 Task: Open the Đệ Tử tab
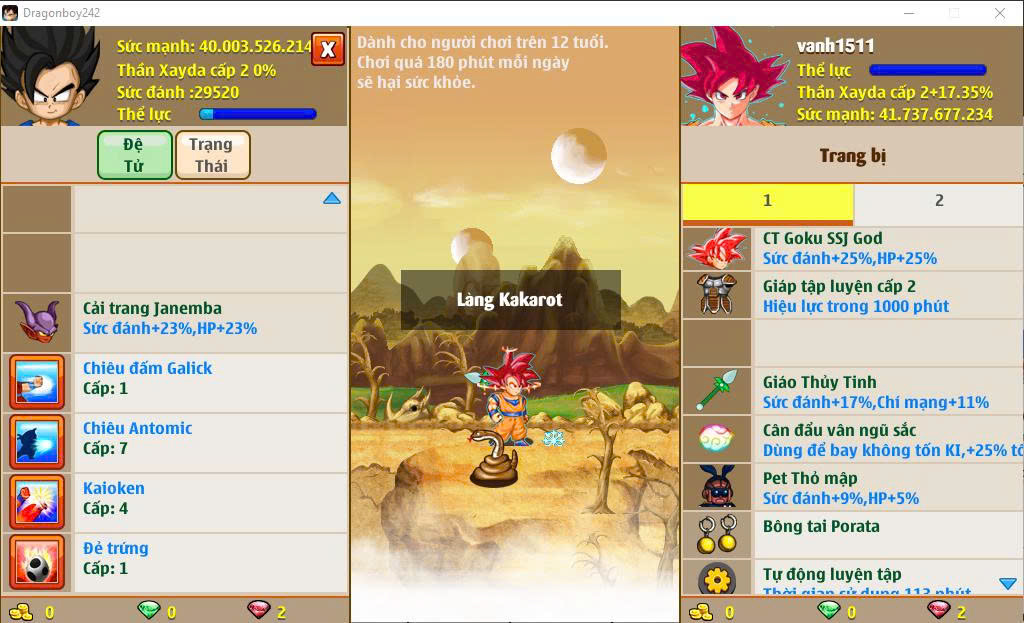click(134, 155)
